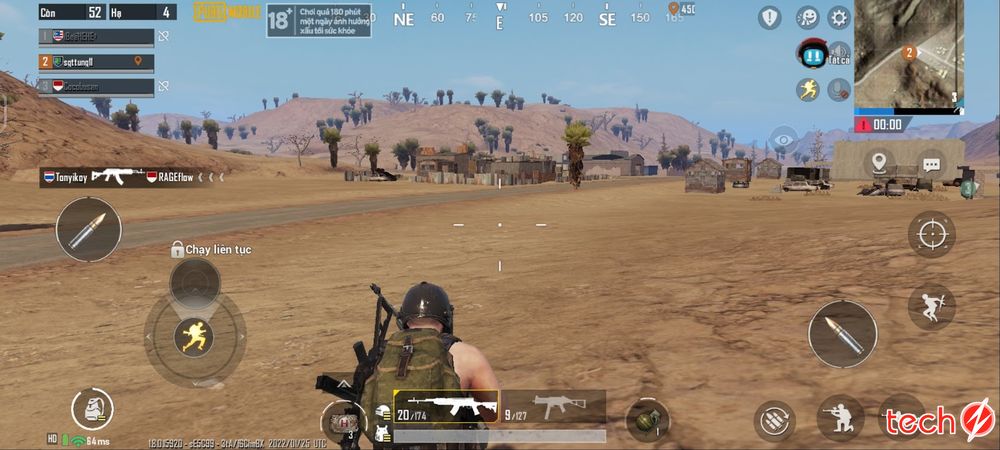Use the first aid kit item
The image size is (1000, 450).
[x=343, y=421]
